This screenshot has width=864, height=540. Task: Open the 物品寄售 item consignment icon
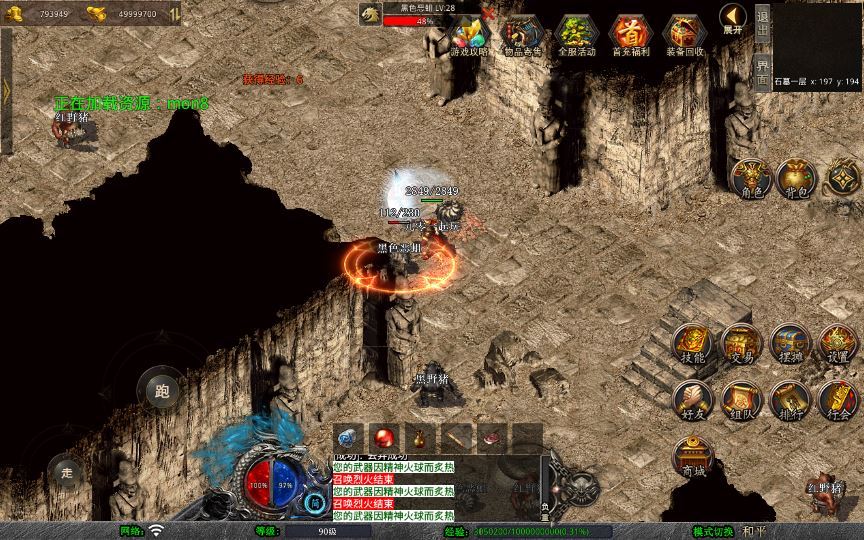click(523, 35)
